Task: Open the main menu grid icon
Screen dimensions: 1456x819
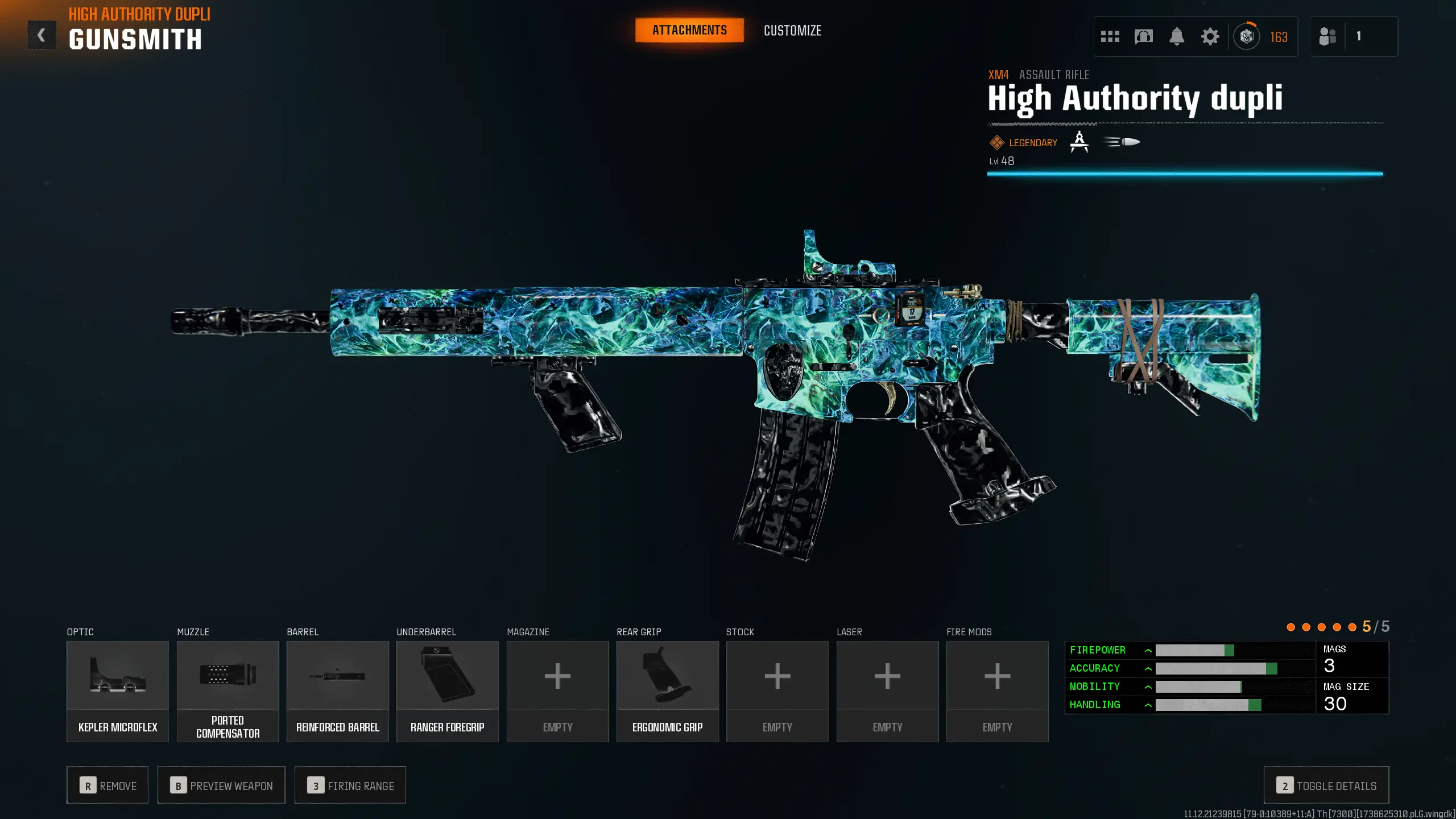Action: coord(1110,36)
